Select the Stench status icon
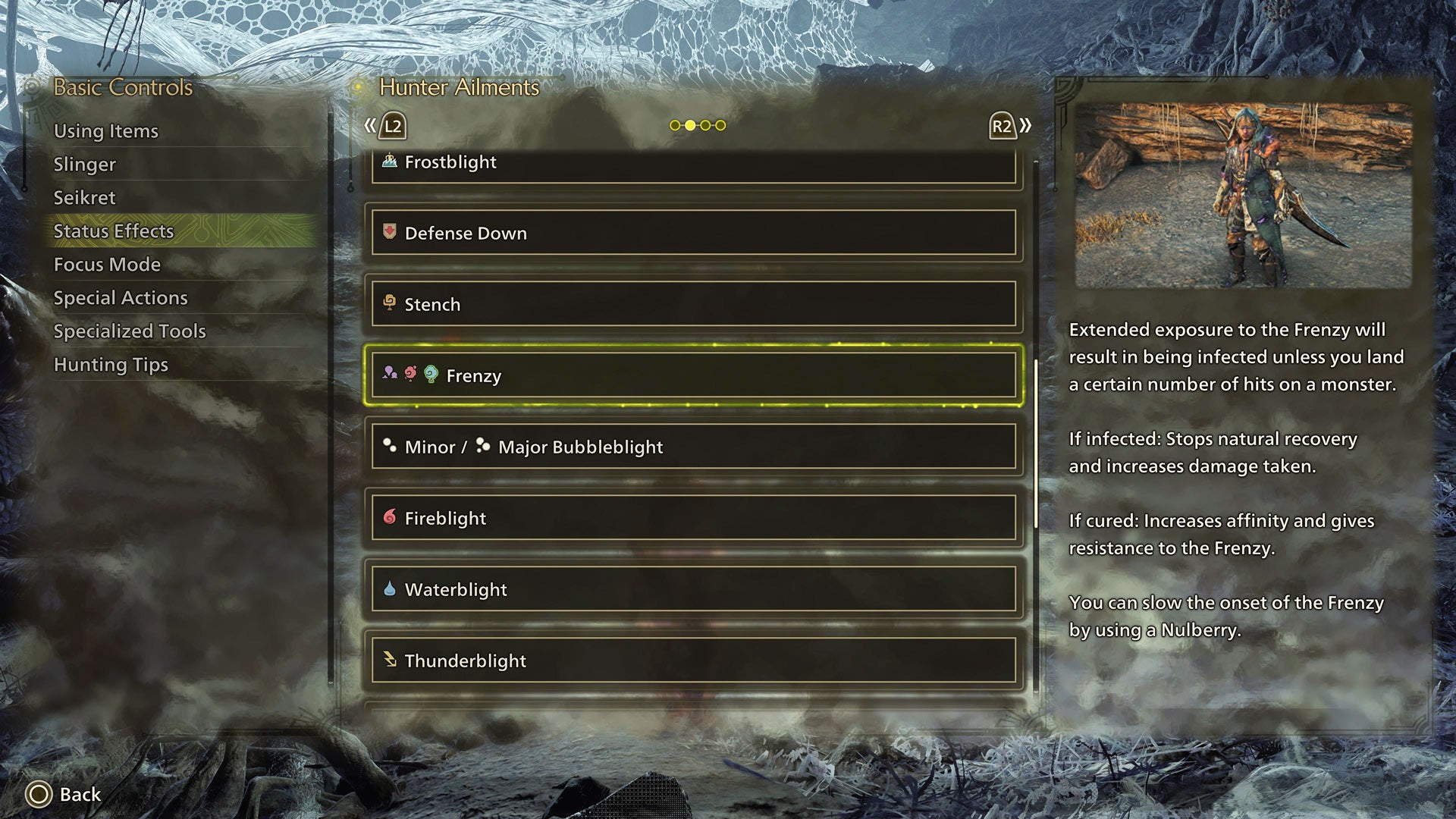 point(389,304)
